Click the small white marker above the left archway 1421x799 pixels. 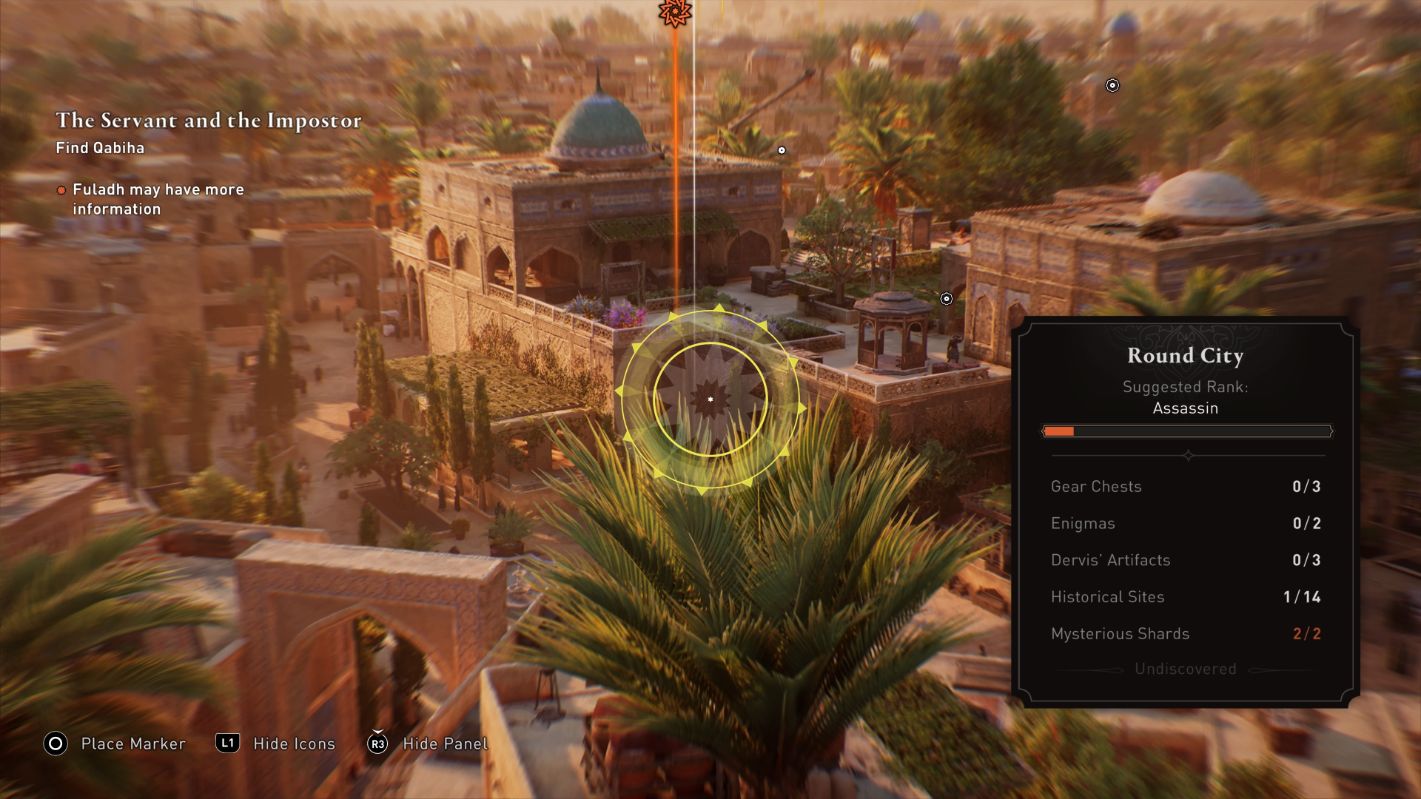781,149
